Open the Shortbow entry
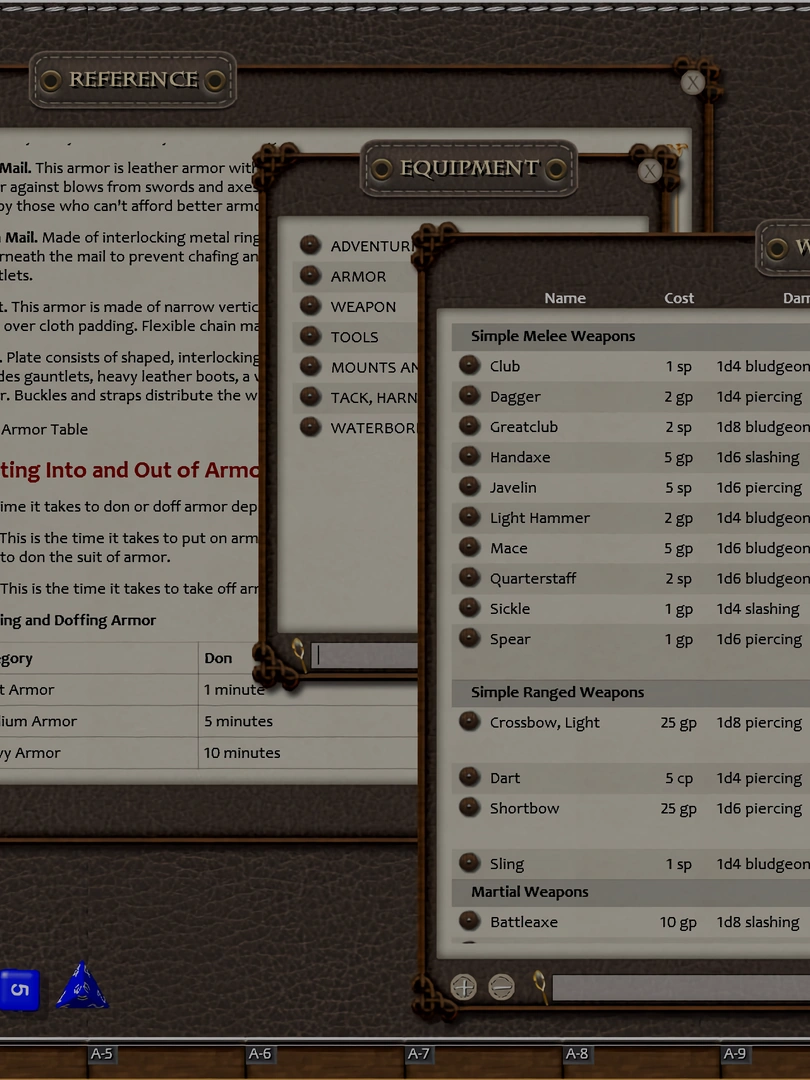Image resolution: width=810 pixels, height=1080 pixels. click(524, 808)
